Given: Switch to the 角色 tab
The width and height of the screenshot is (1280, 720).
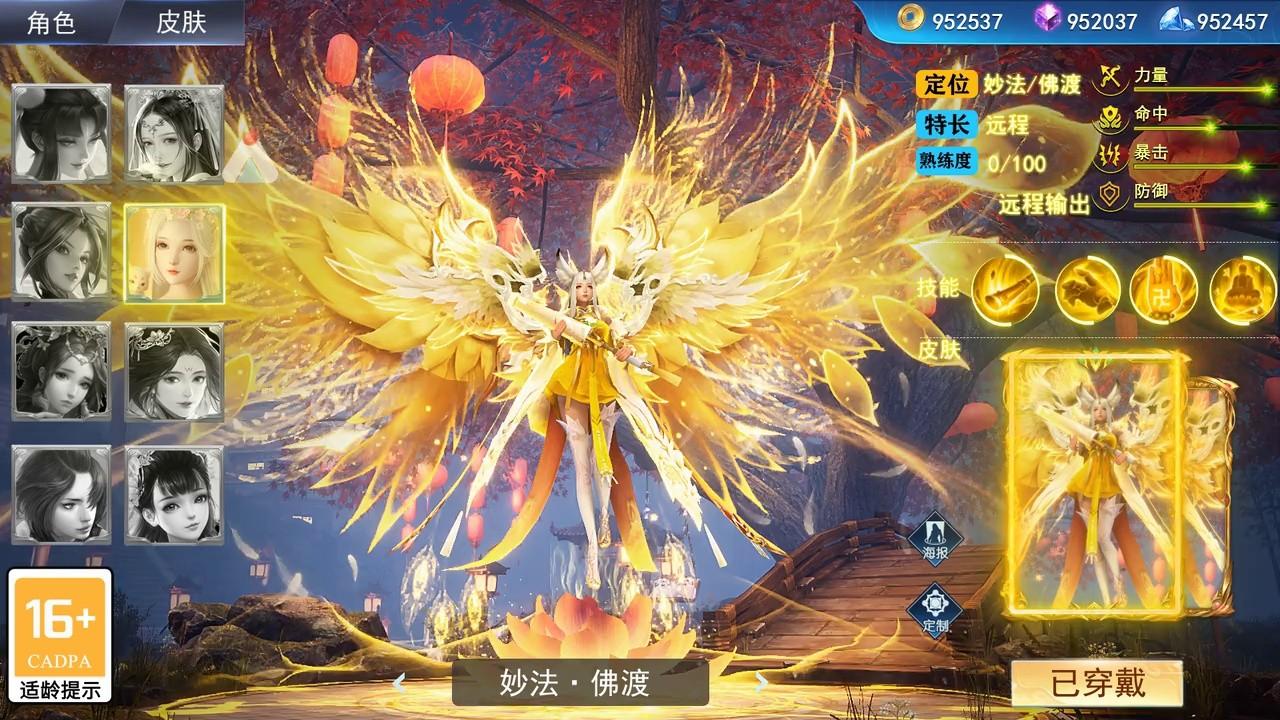Looking at the screenshot, I should [49, 20].
